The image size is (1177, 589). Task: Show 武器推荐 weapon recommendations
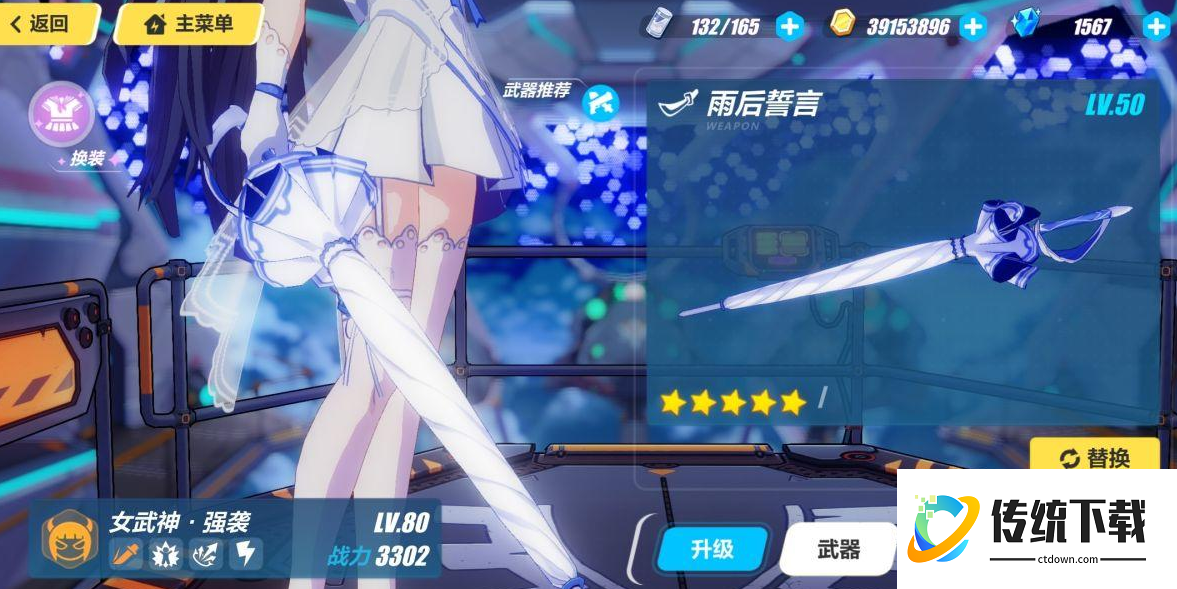pyautogui.click(x=600, y=101)
